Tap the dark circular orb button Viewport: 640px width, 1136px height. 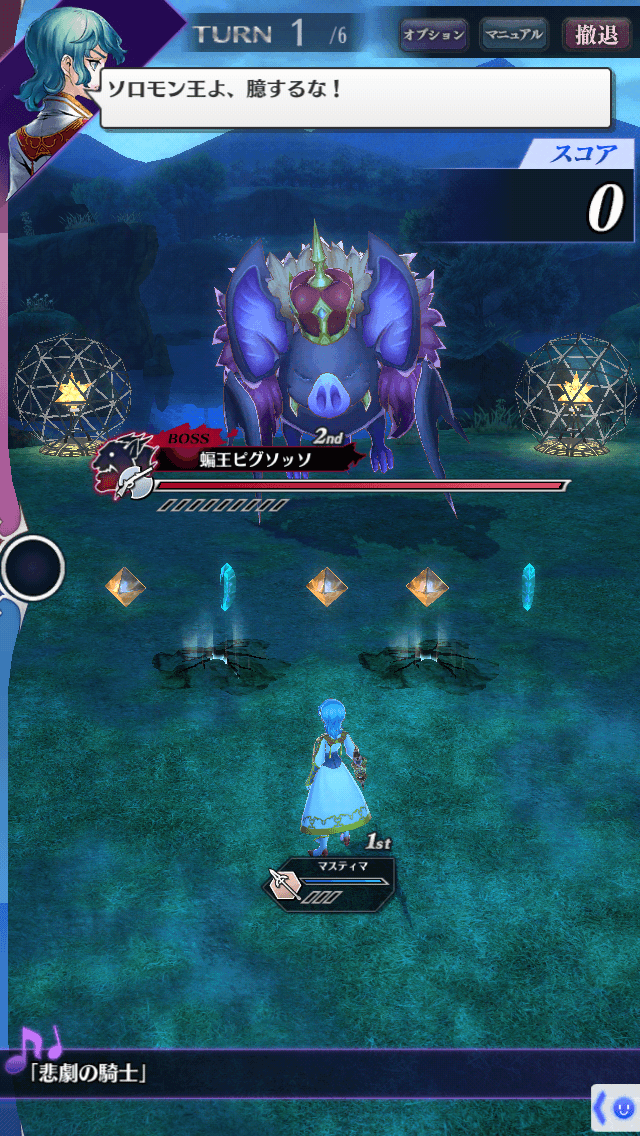click(x=32, y=568)
